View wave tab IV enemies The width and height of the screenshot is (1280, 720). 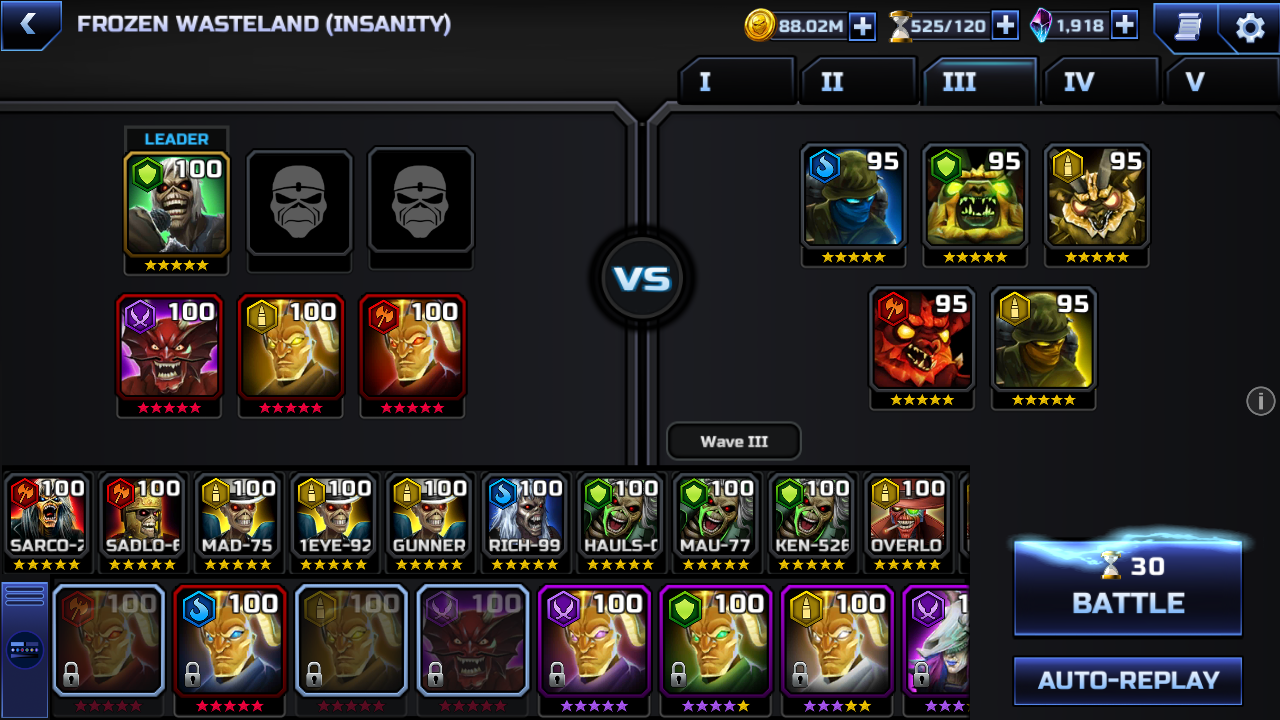tap(1099, 82)
